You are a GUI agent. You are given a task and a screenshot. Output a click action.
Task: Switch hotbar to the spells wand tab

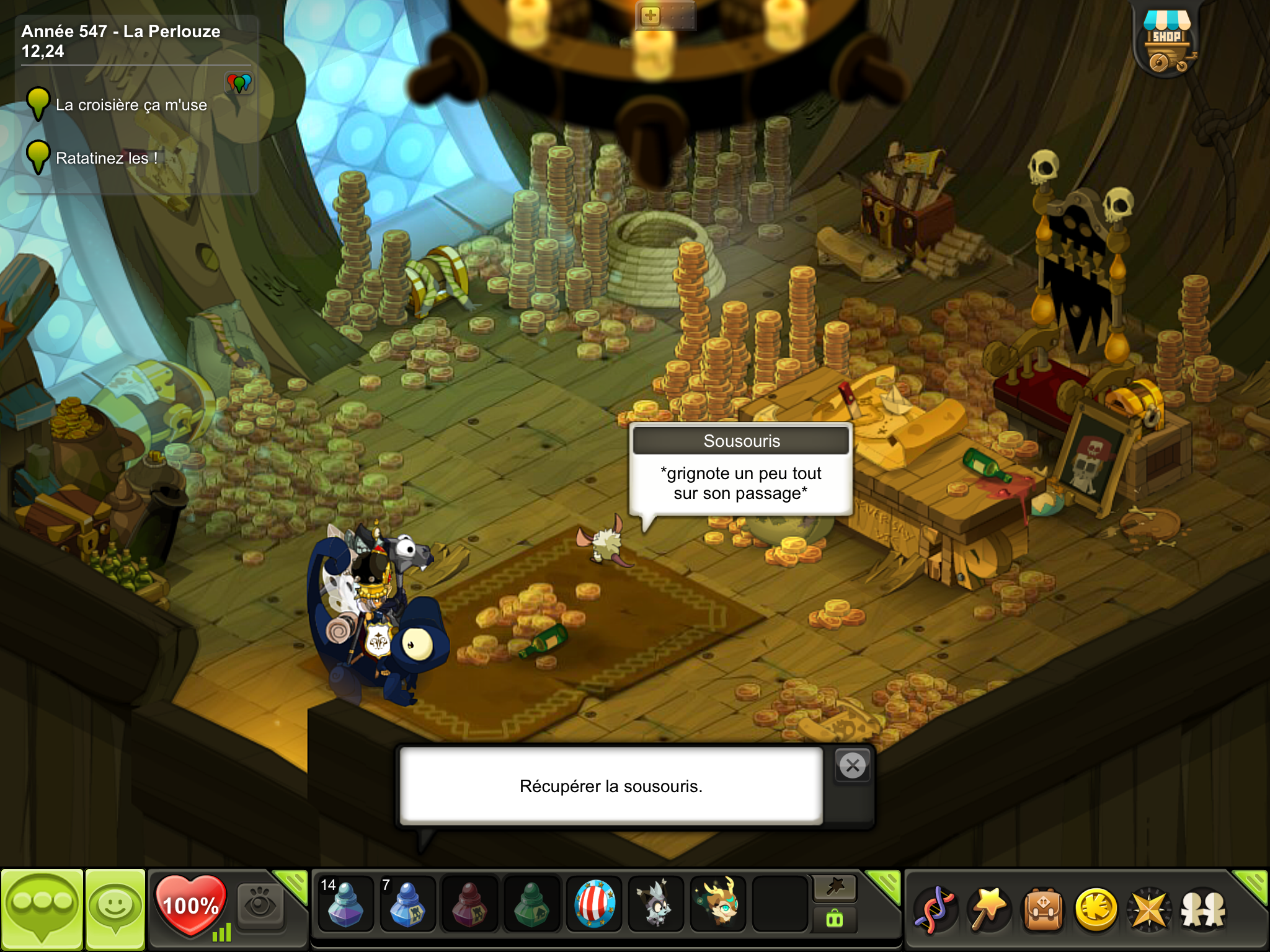coord(835,888)
